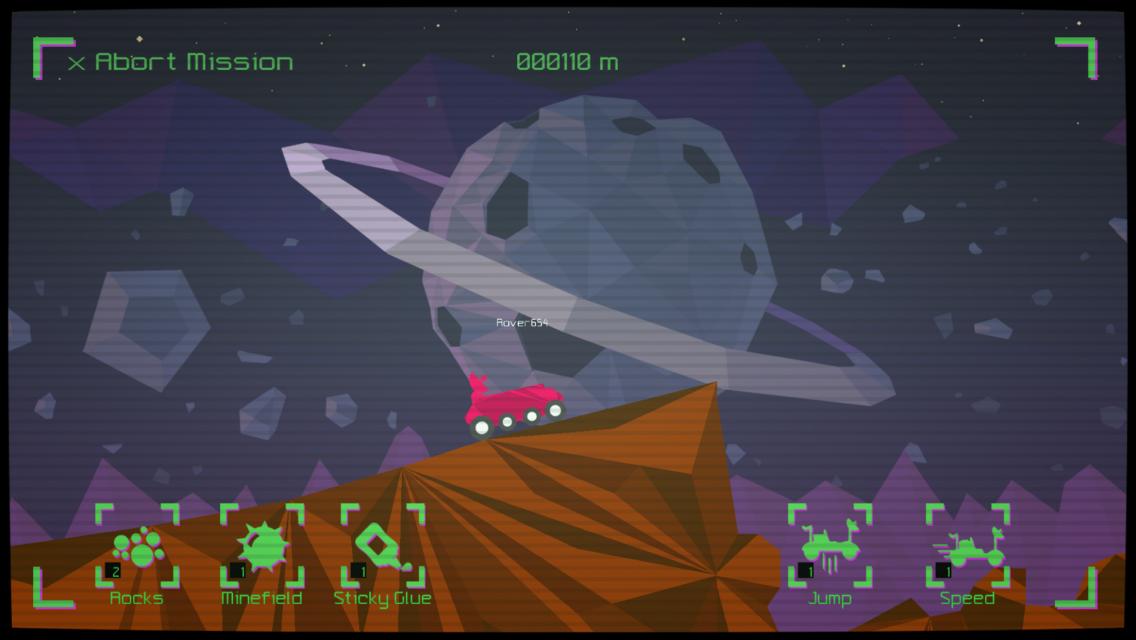1136x640 pixels.
Task: Use the Sticky Glue item
Action: (383, 548)
